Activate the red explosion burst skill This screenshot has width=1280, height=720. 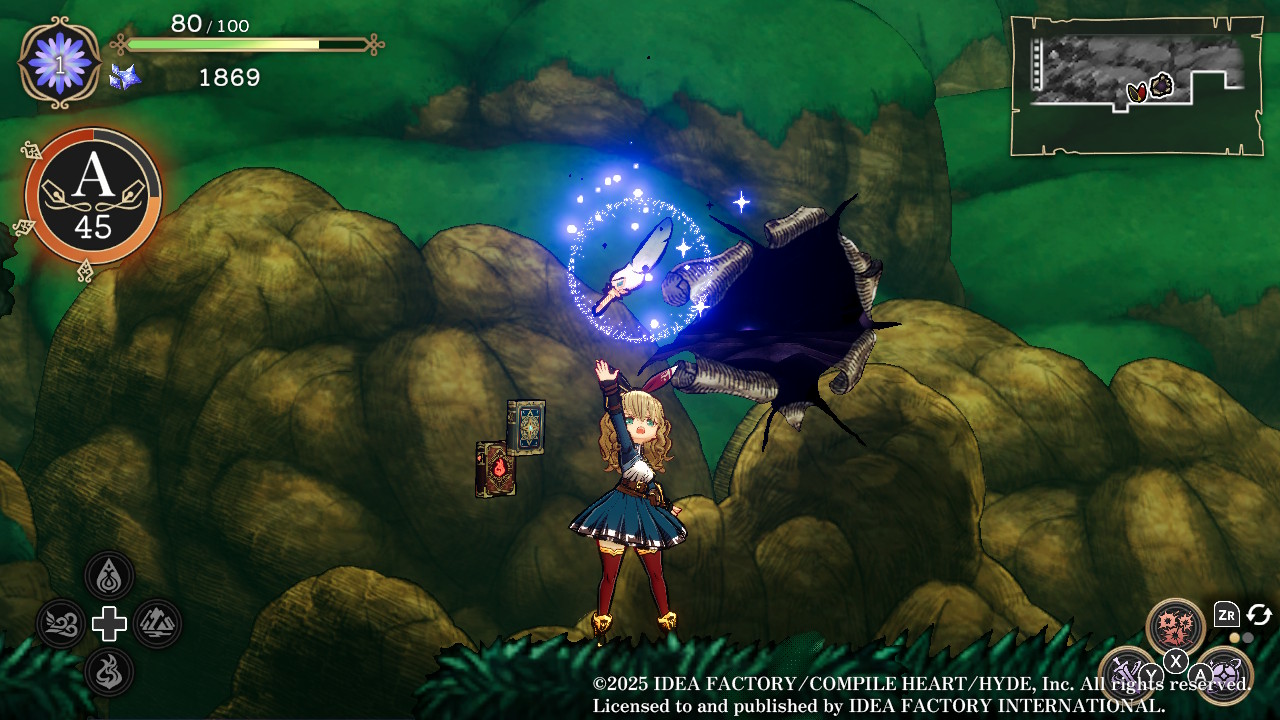click(x=1175, y=627)
